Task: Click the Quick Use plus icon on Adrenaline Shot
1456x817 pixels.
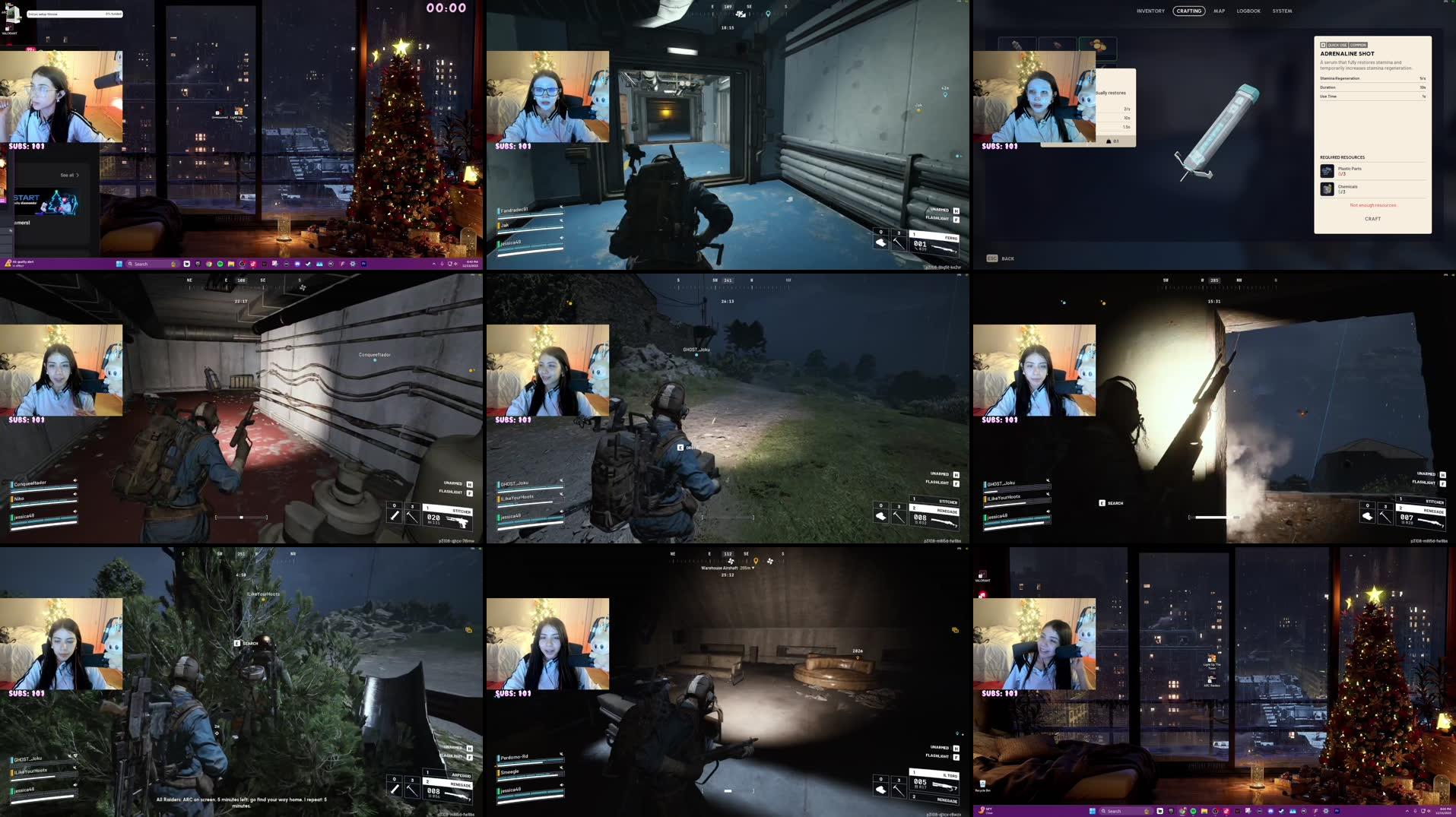Action: pos(1324,45)
